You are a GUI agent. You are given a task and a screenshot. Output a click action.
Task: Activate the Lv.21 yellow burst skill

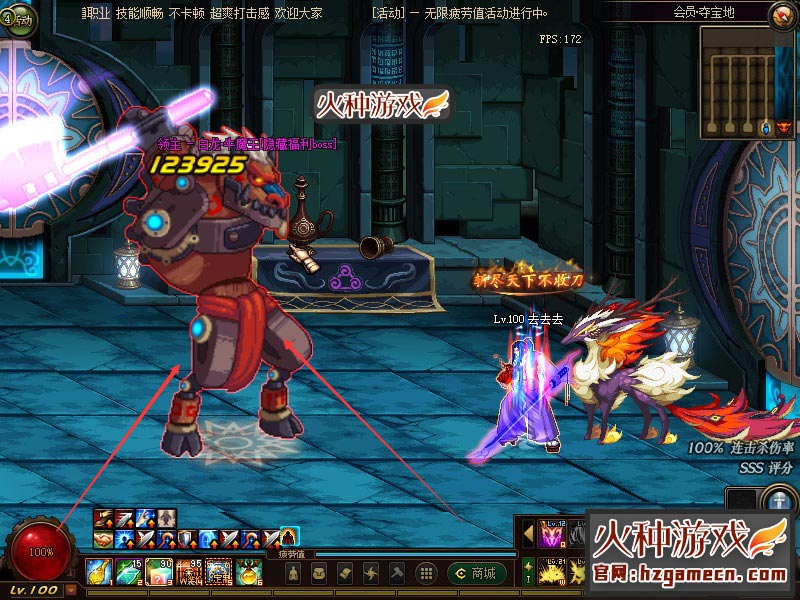coord(551,573)
